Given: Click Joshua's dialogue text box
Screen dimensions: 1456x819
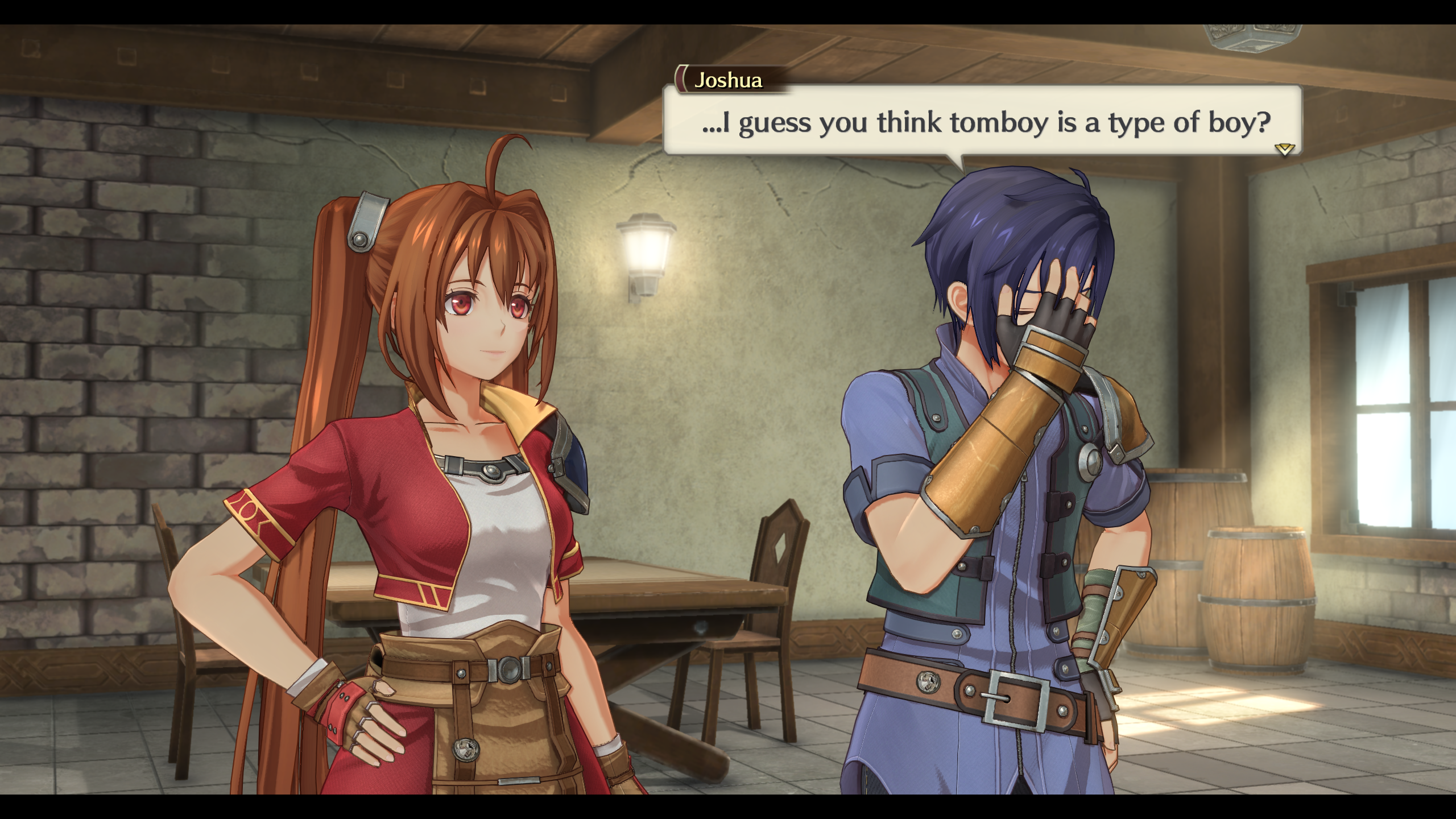Looking at the screenshot, I should [x=982, y=121].
